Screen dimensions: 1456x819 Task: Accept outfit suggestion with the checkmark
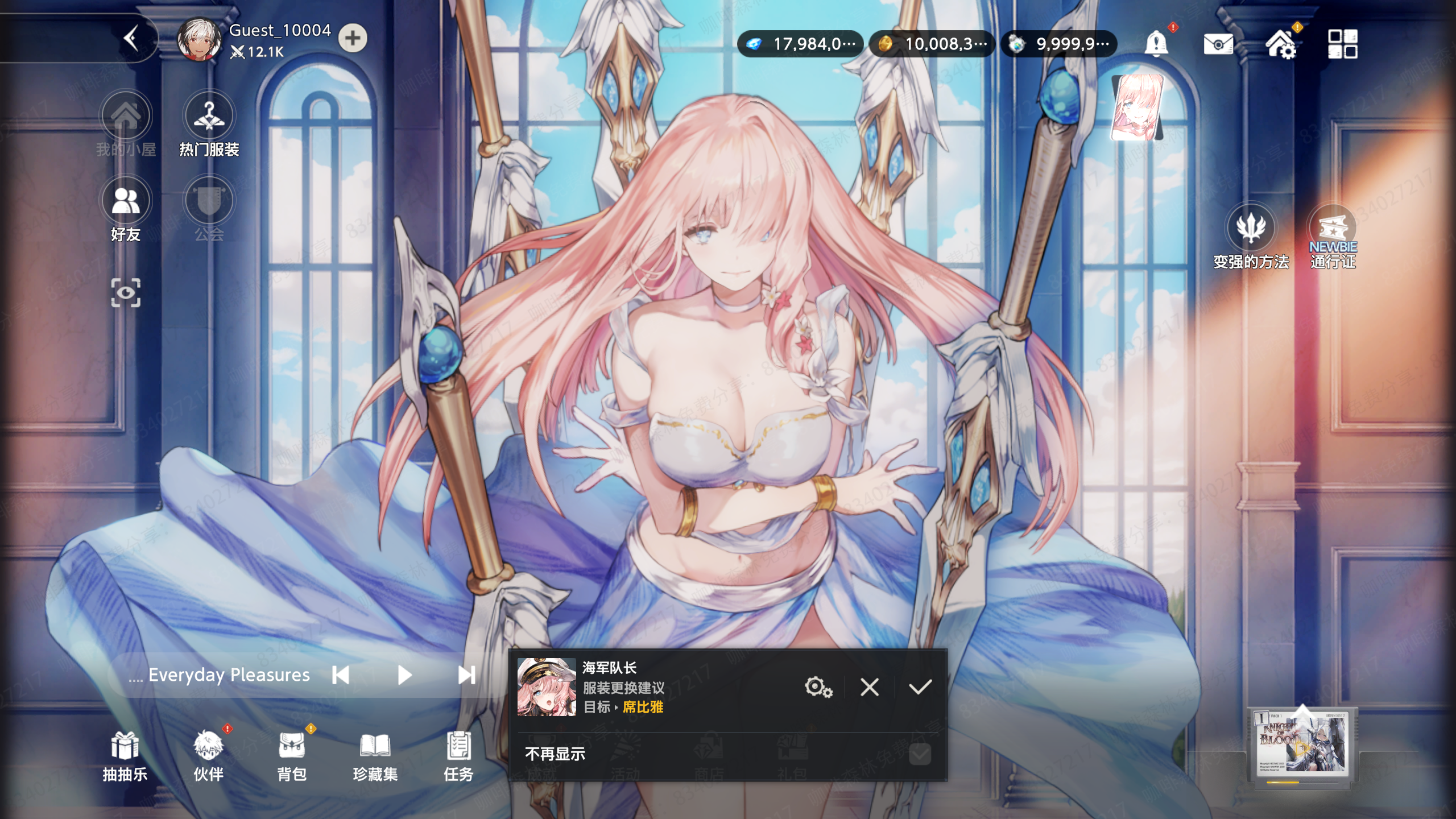tap(919, 688)
